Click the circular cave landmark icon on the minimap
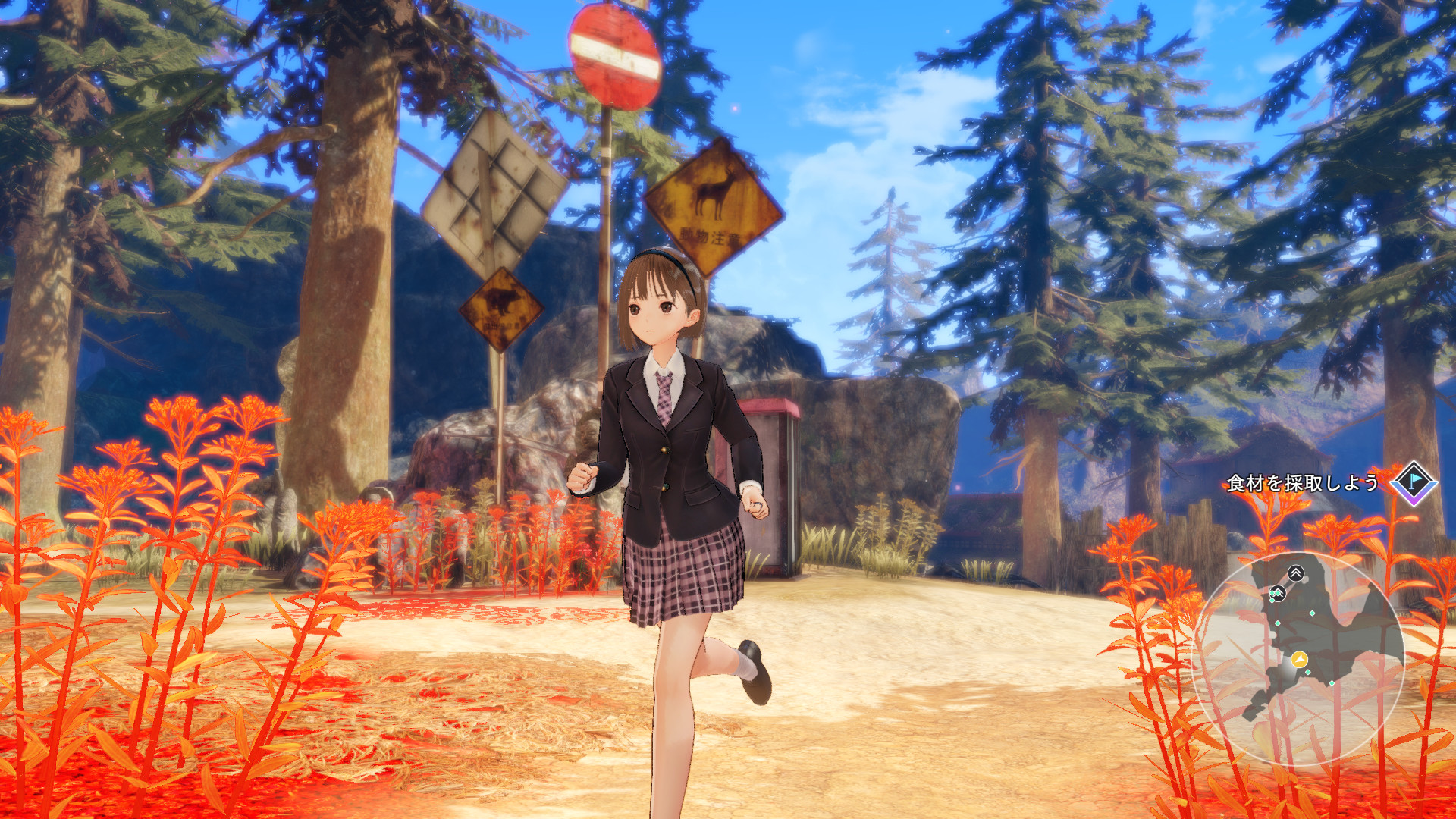 tap(1279, 593)
